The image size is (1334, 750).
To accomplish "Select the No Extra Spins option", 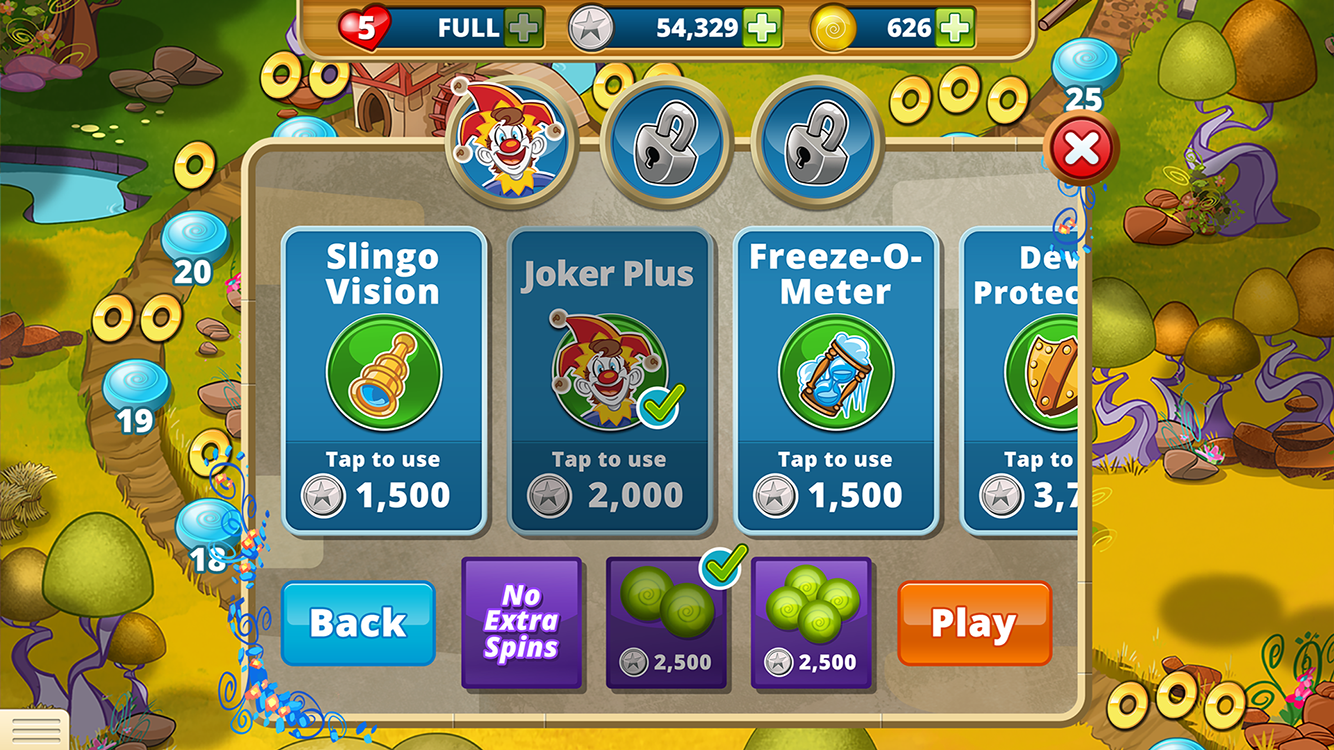I will point(521,623).
